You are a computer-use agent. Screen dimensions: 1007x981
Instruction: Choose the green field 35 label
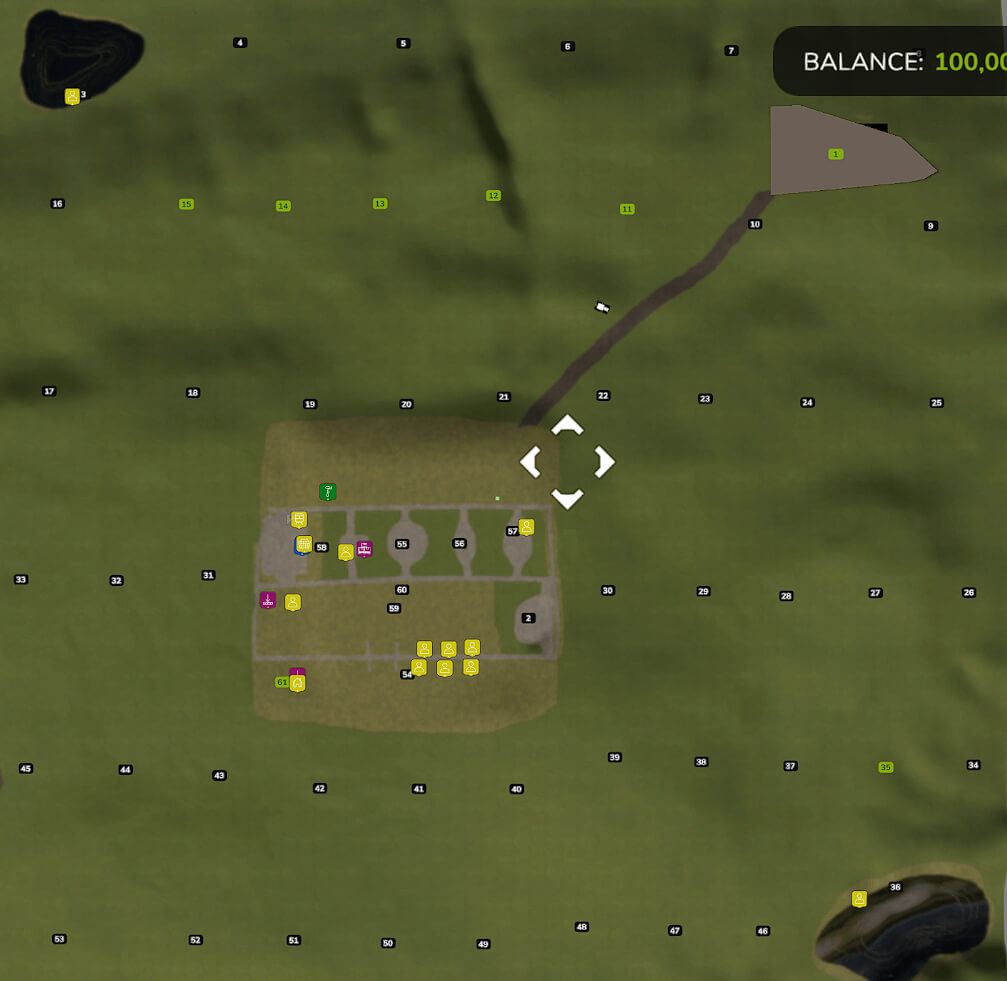[885, 767]
